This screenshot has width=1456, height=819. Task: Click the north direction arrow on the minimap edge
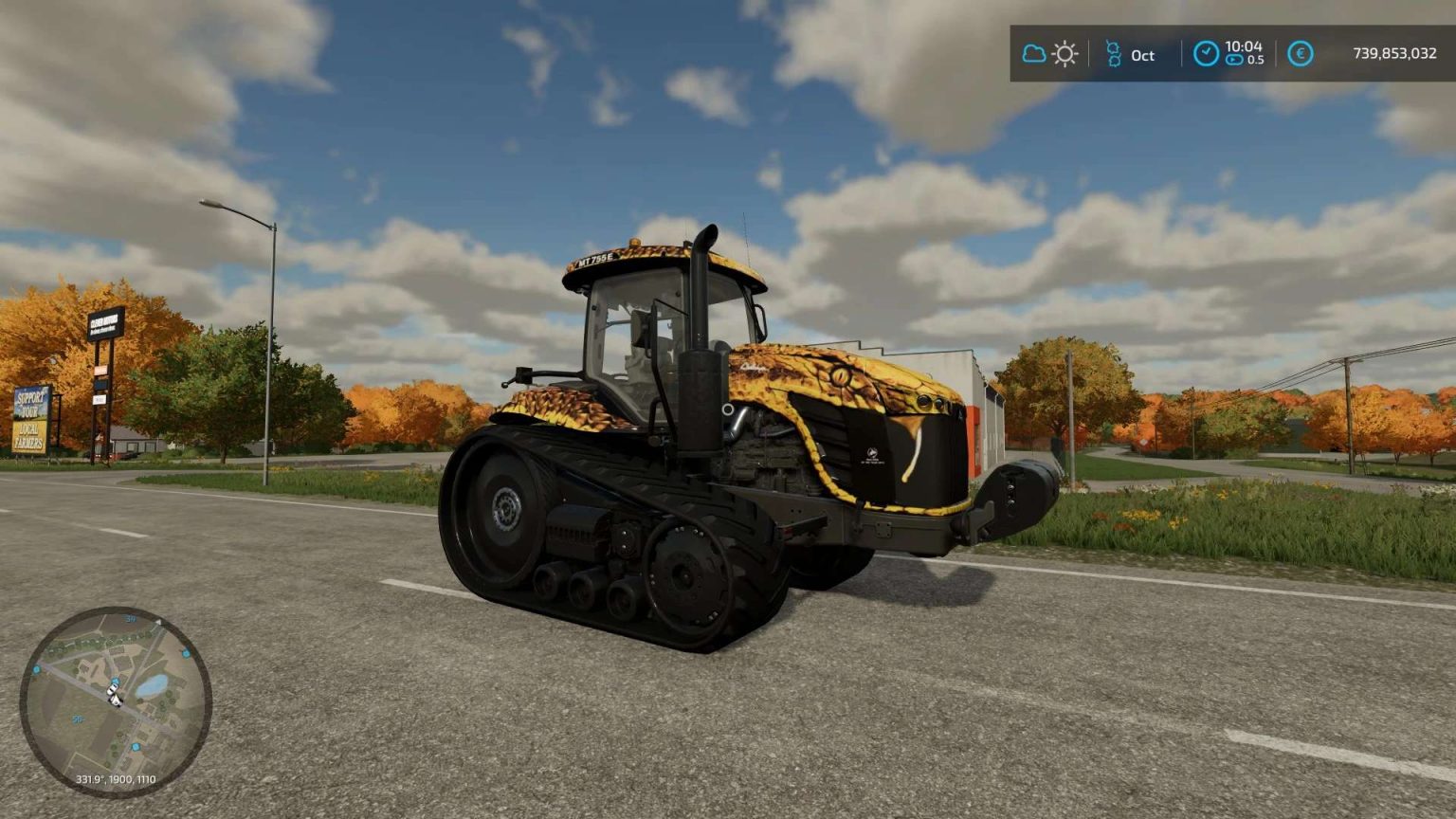point(159,623)
